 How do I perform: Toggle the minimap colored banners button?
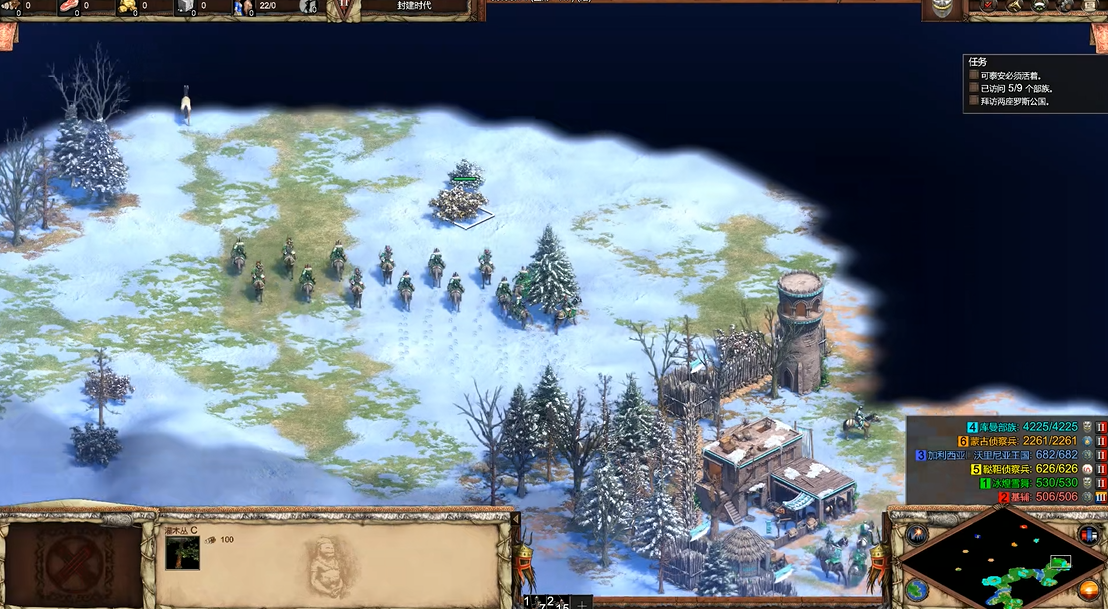(x=1088, y=534)
